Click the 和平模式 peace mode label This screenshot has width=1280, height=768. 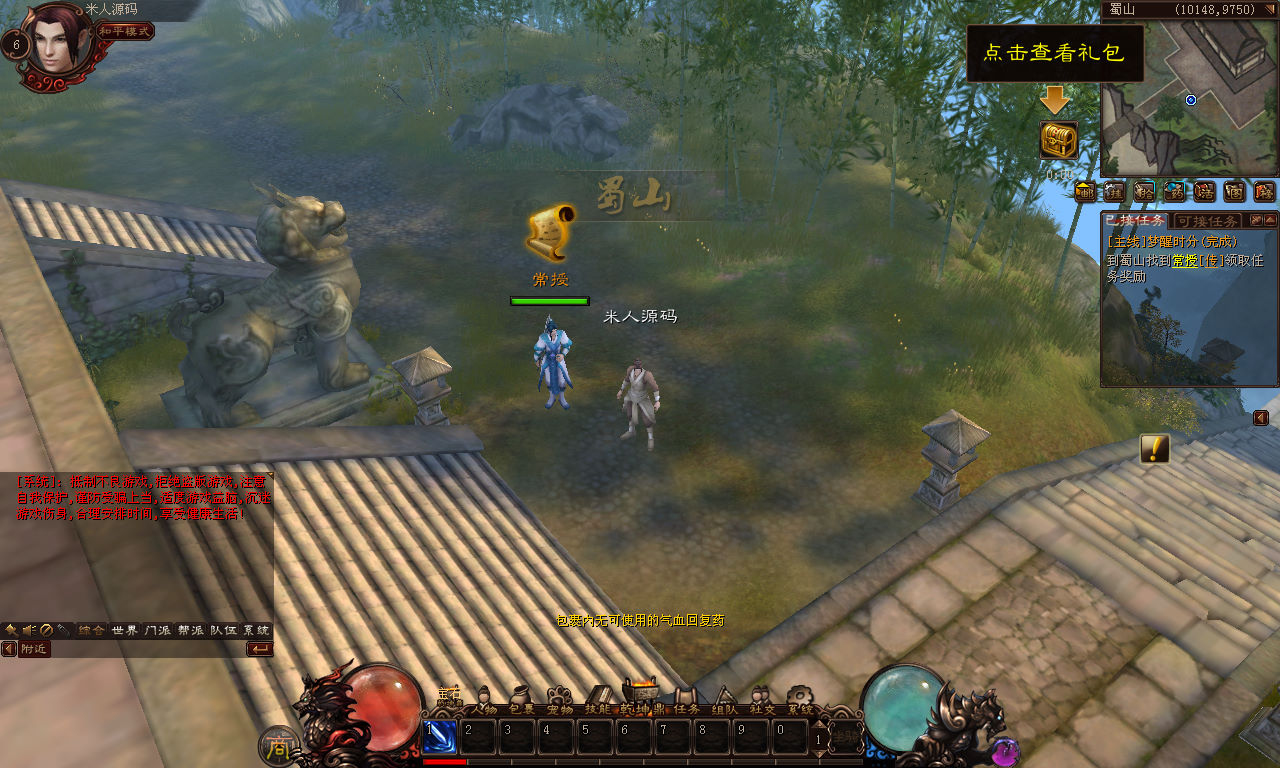[x=125, y=31]
